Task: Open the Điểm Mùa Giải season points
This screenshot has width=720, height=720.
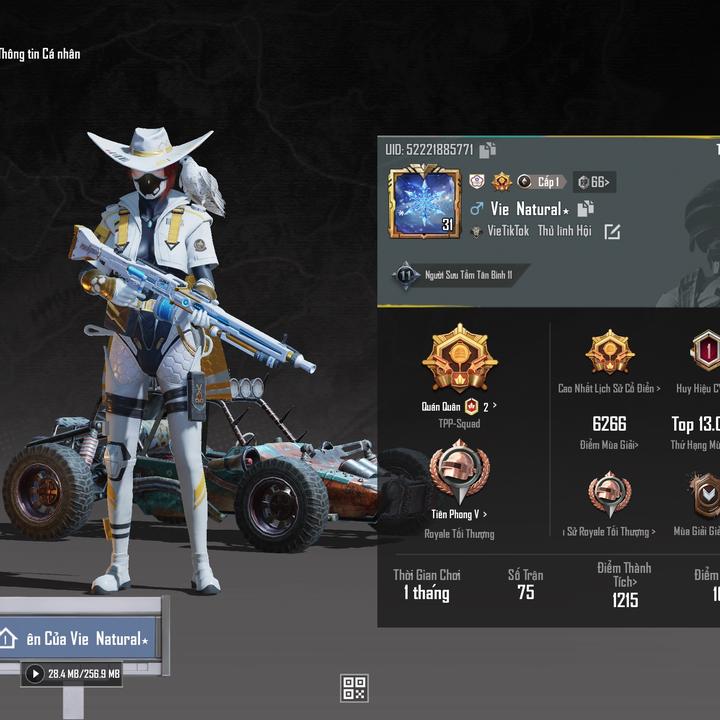Action: pyautogui.click(x=609, y=444)
